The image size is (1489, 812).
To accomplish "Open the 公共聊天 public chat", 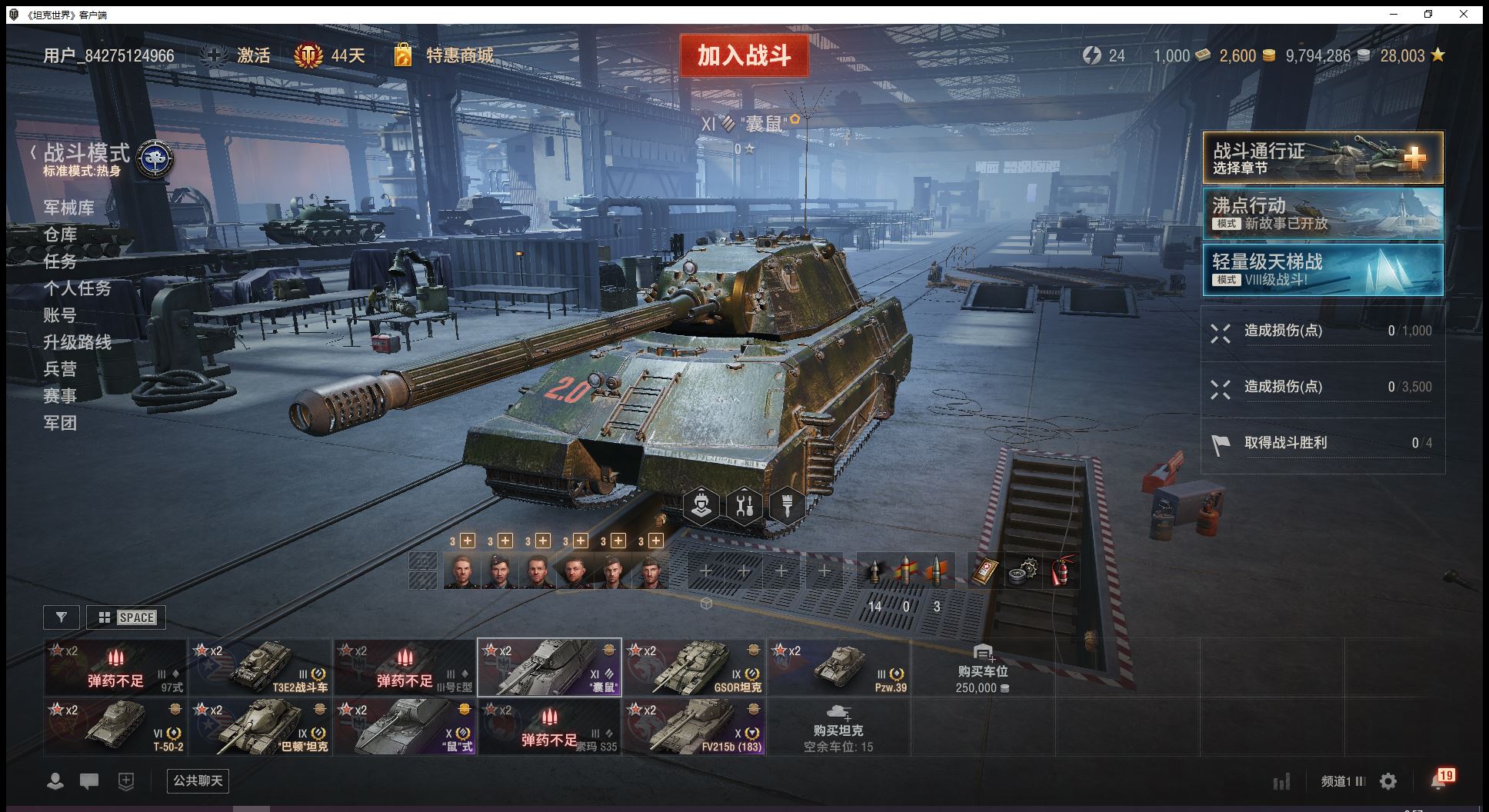I will point(198,781).
